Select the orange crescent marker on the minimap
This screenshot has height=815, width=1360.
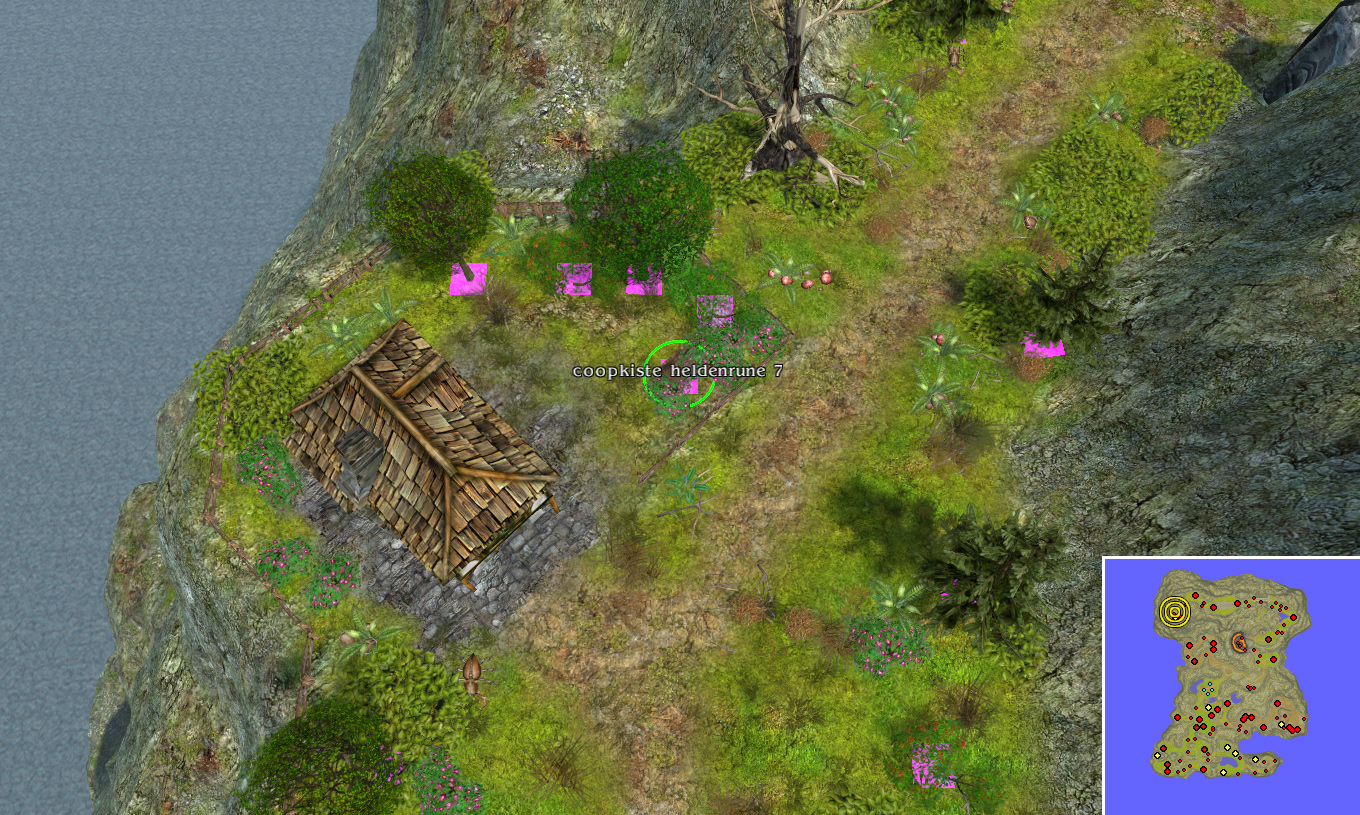1240,642
